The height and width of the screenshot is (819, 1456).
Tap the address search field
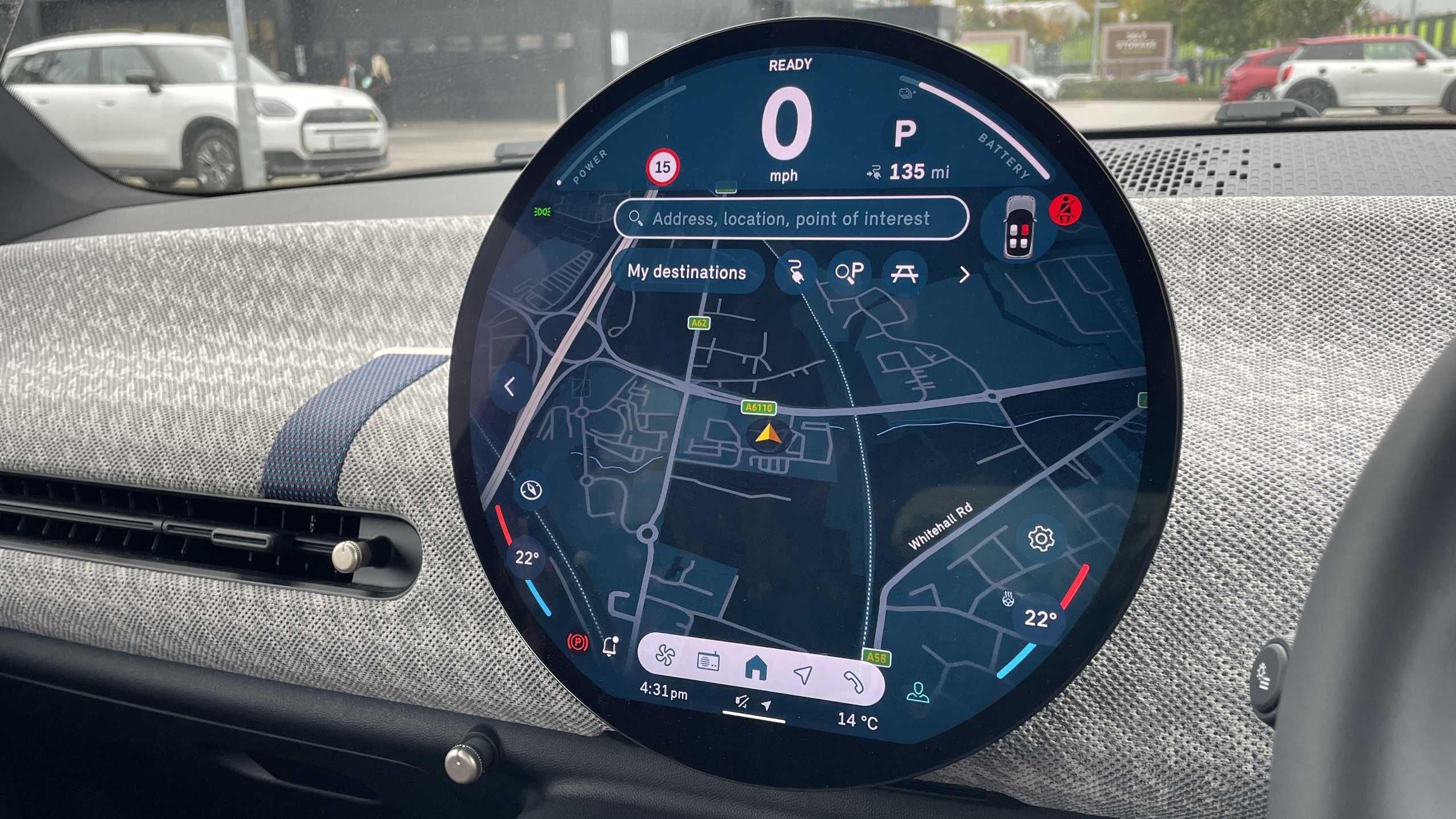coord(790,218)
